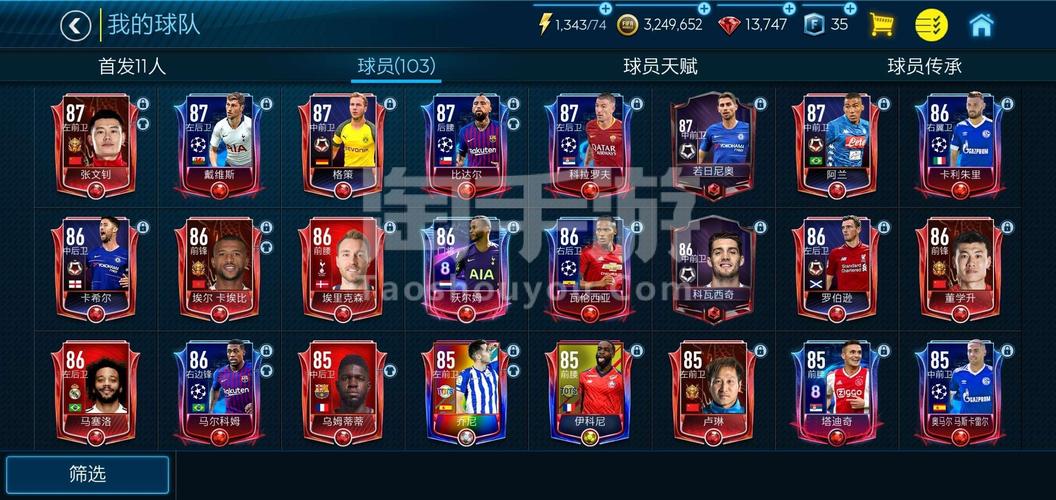Screen dimensions: 1056x500
Task: Pick the 董学升 player card
Action: (x=960, y=267)
